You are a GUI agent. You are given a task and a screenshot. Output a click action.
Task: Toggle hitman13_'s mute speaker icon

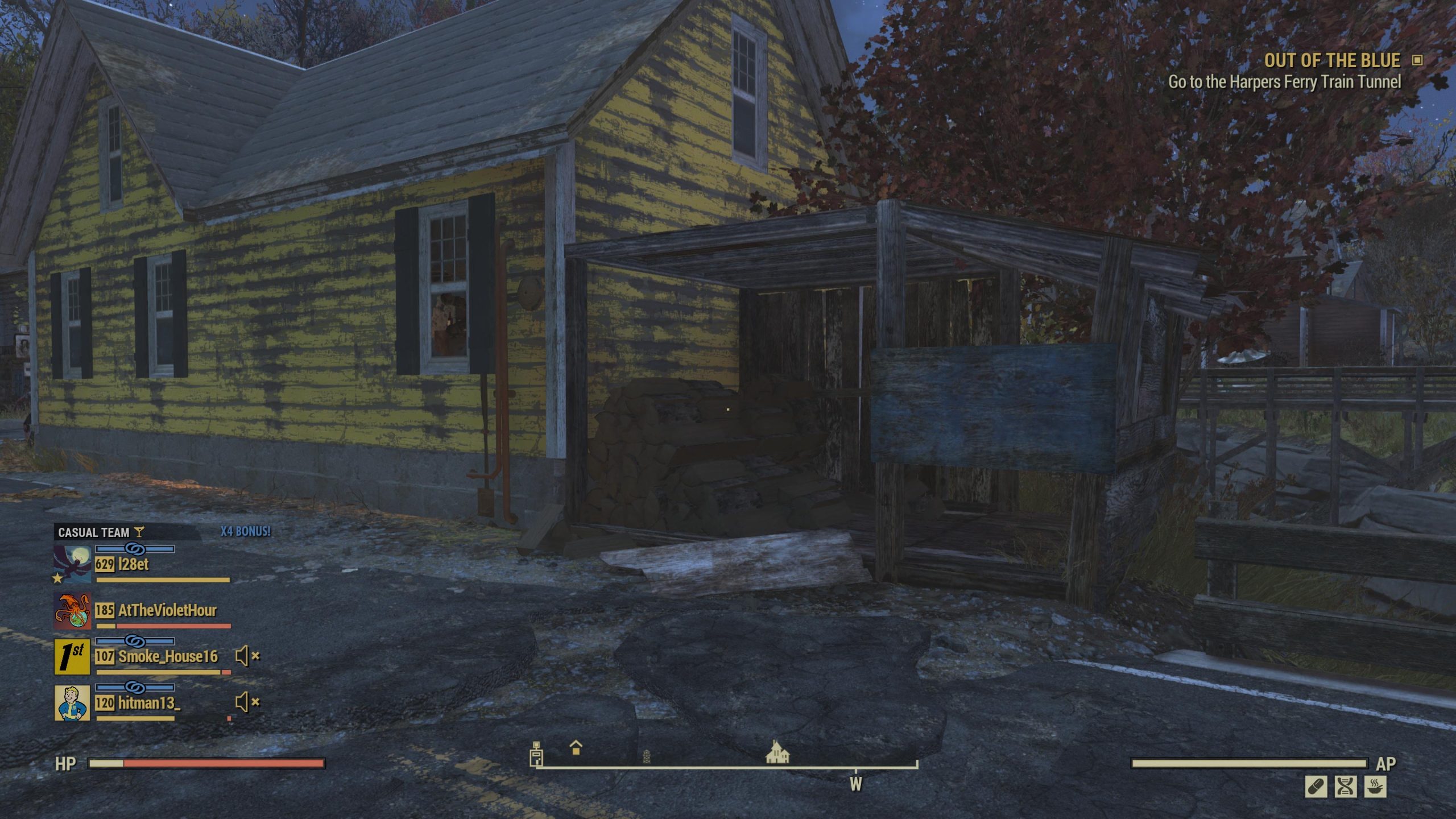(x=243, y=702)
